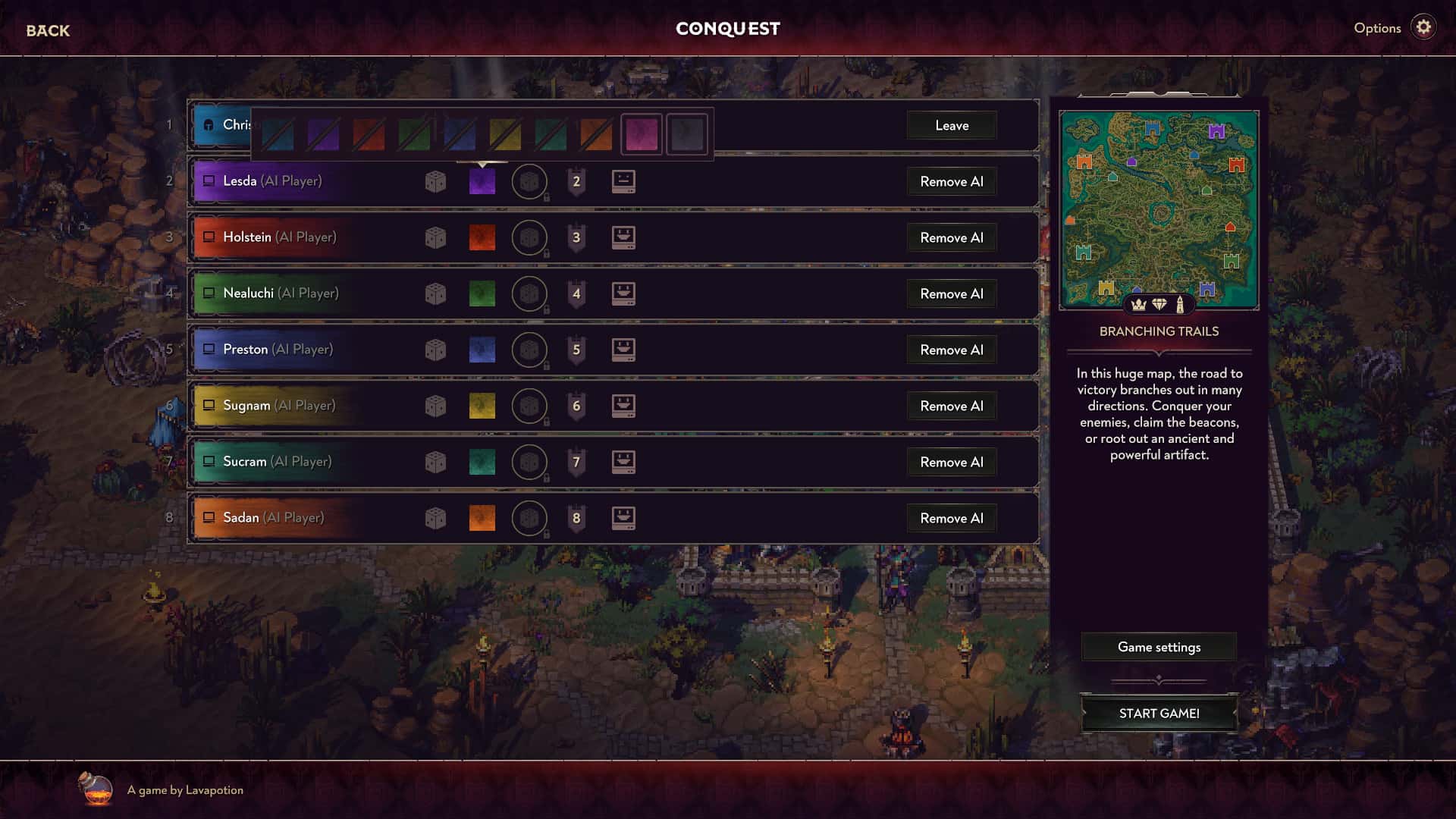Open Holstein's color swatch picker

point(482,237)
